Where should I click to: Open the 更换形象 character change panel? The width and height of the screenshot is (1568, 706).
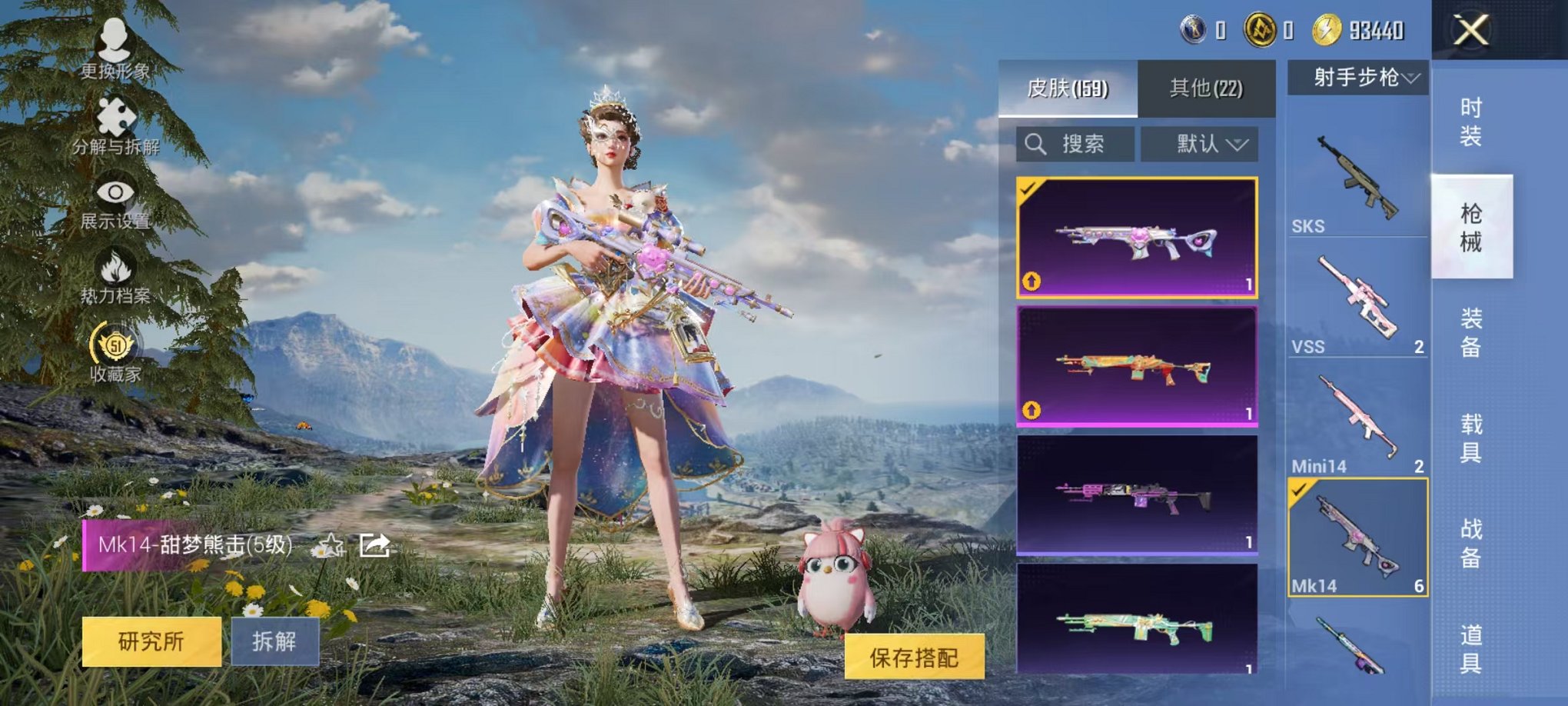(112, 42)
